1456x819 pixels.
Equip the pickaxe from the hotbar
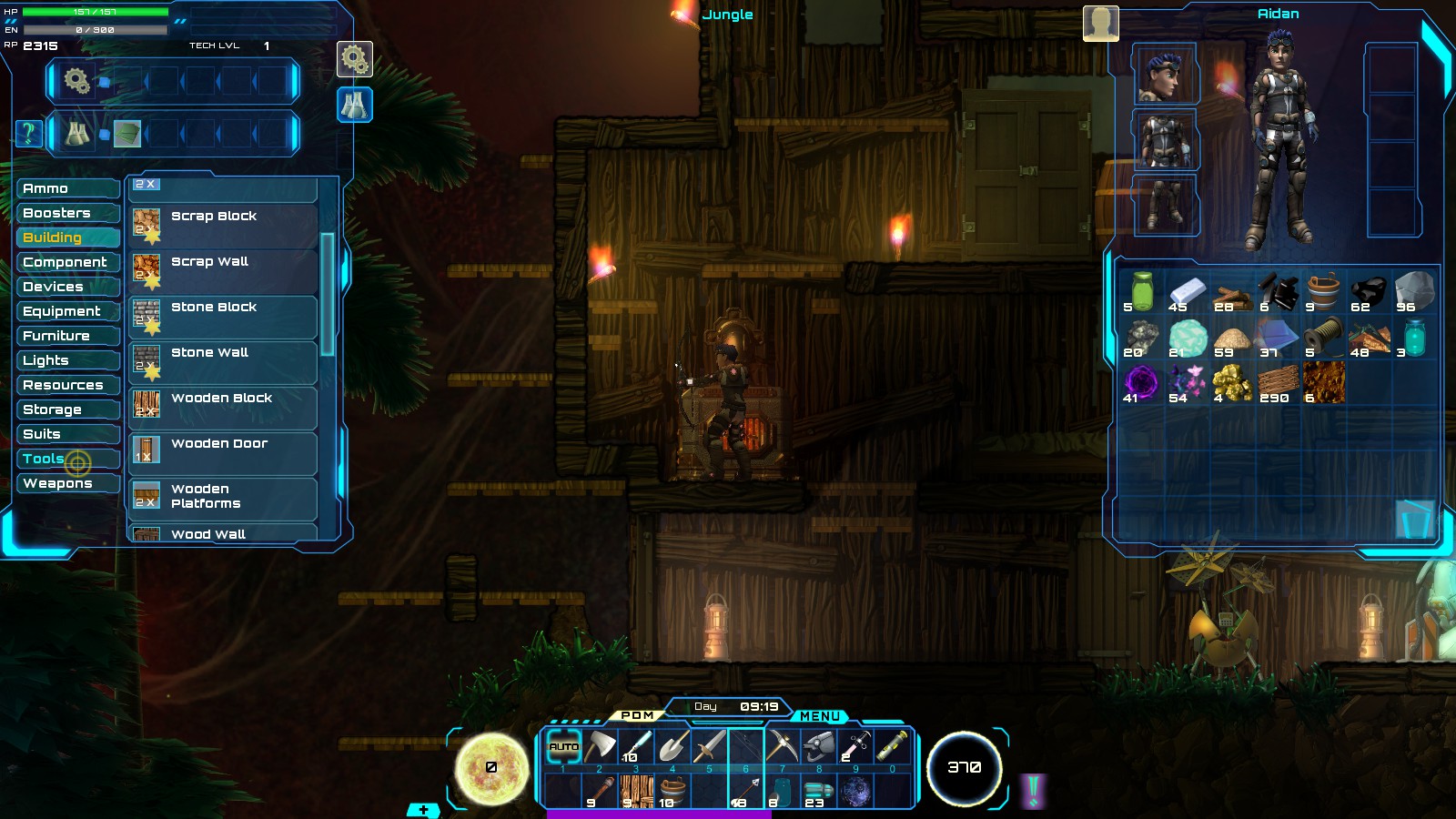point(782,747)
